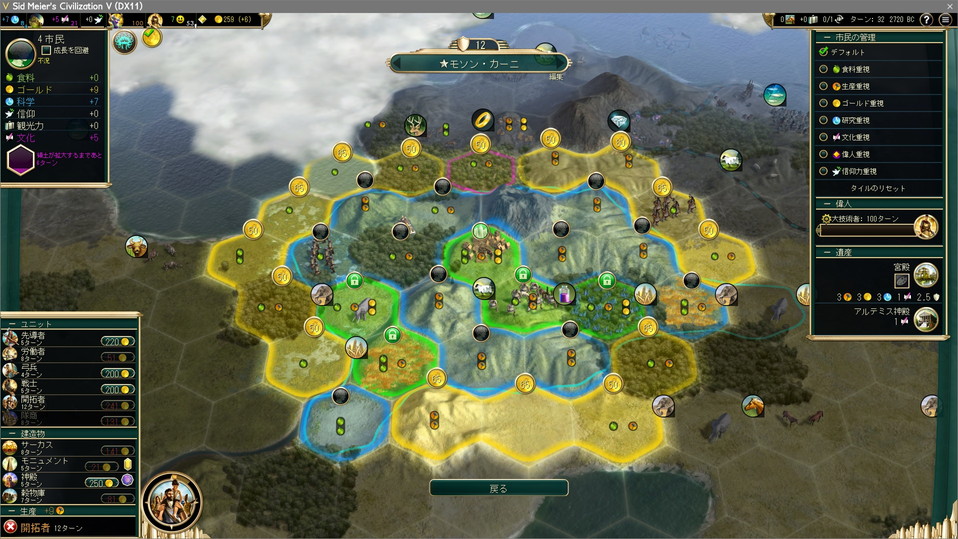Click the city name banner モソン・カーニ
The height and width of the screenshot is (539, 958).
(478, 63)
